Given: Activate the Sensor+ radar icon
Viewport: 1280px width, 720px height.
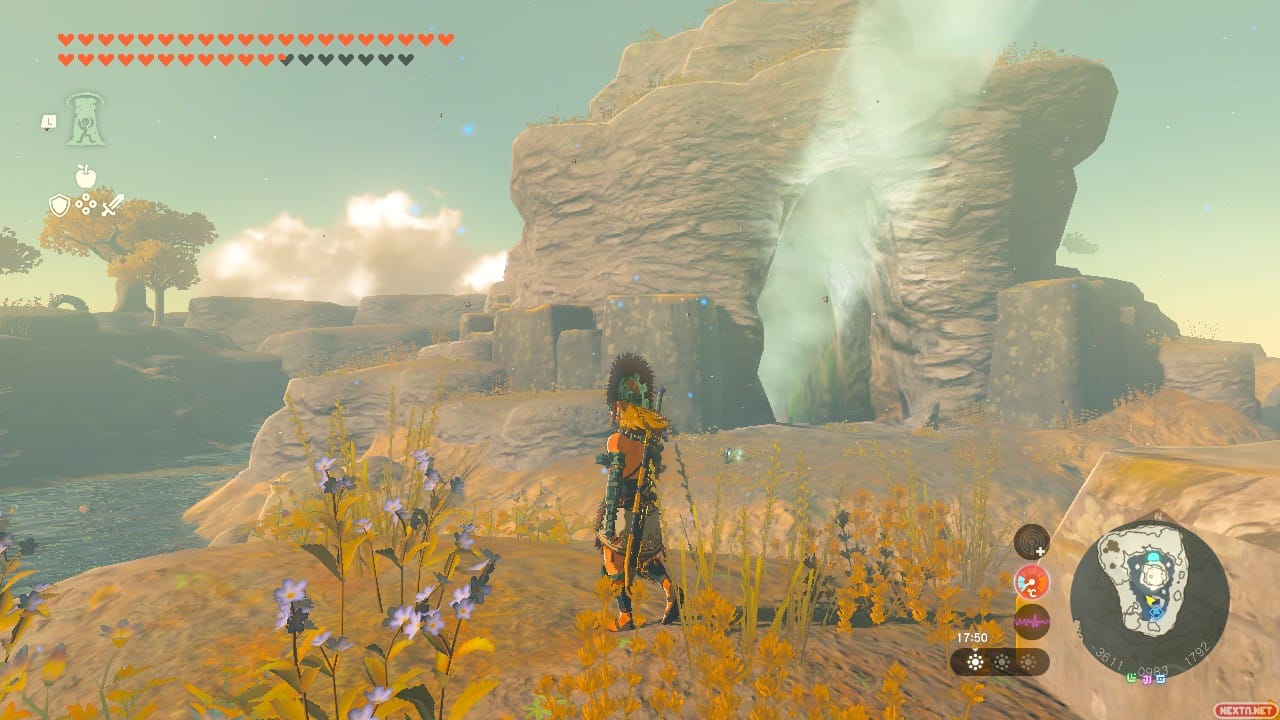Looking at the screenshot, I should click(x=1031, y=542).
